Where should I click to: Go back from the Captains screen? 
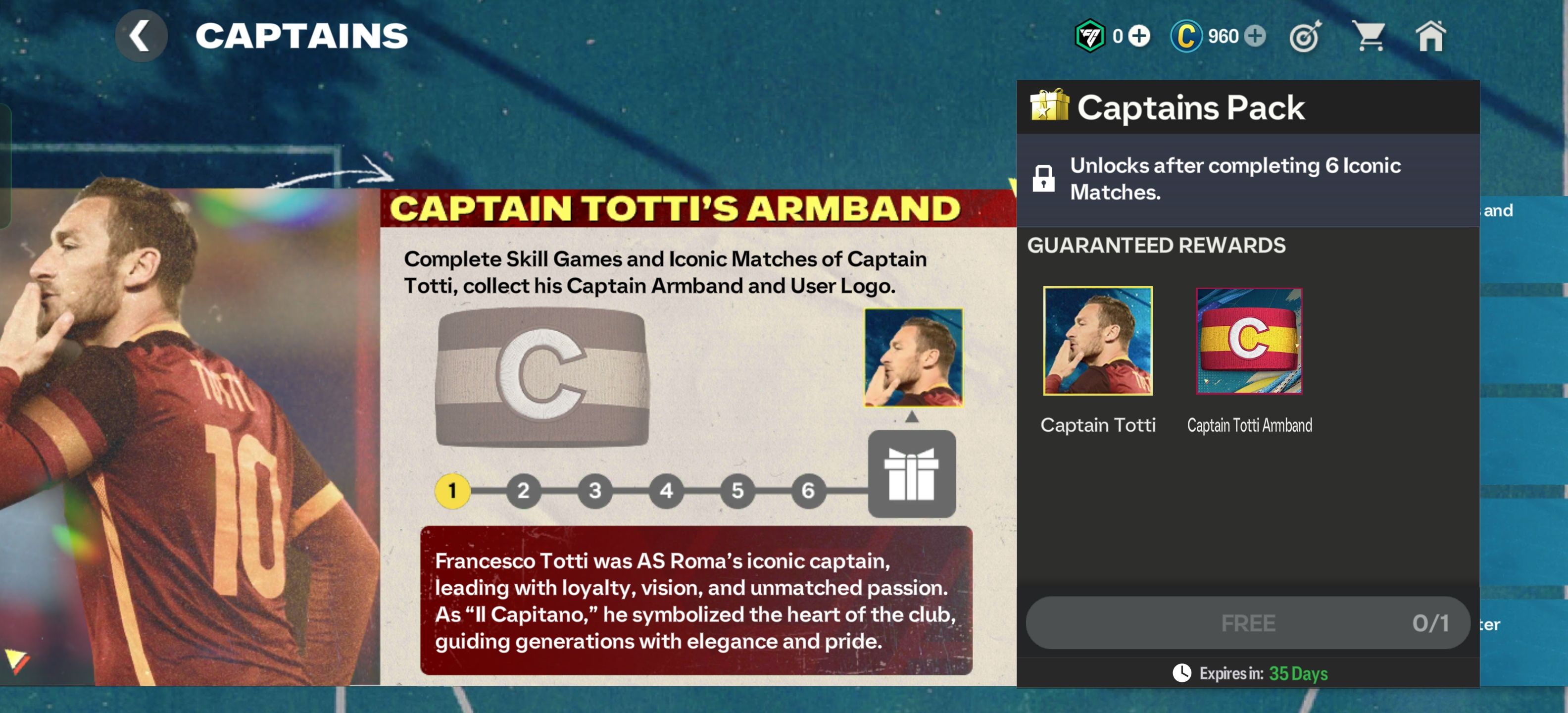coord(141,35)
